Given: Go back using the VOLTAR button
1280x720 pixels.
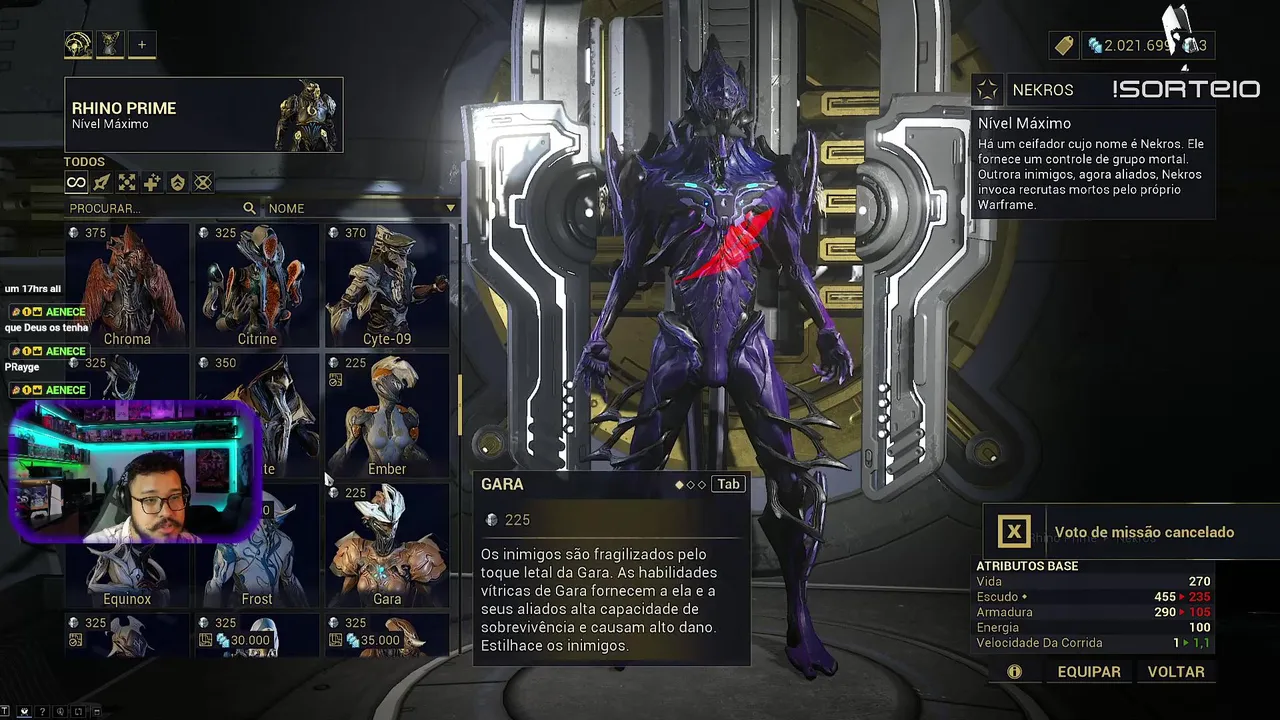Looking at the screenshot, I should [x=1176, y=672].
